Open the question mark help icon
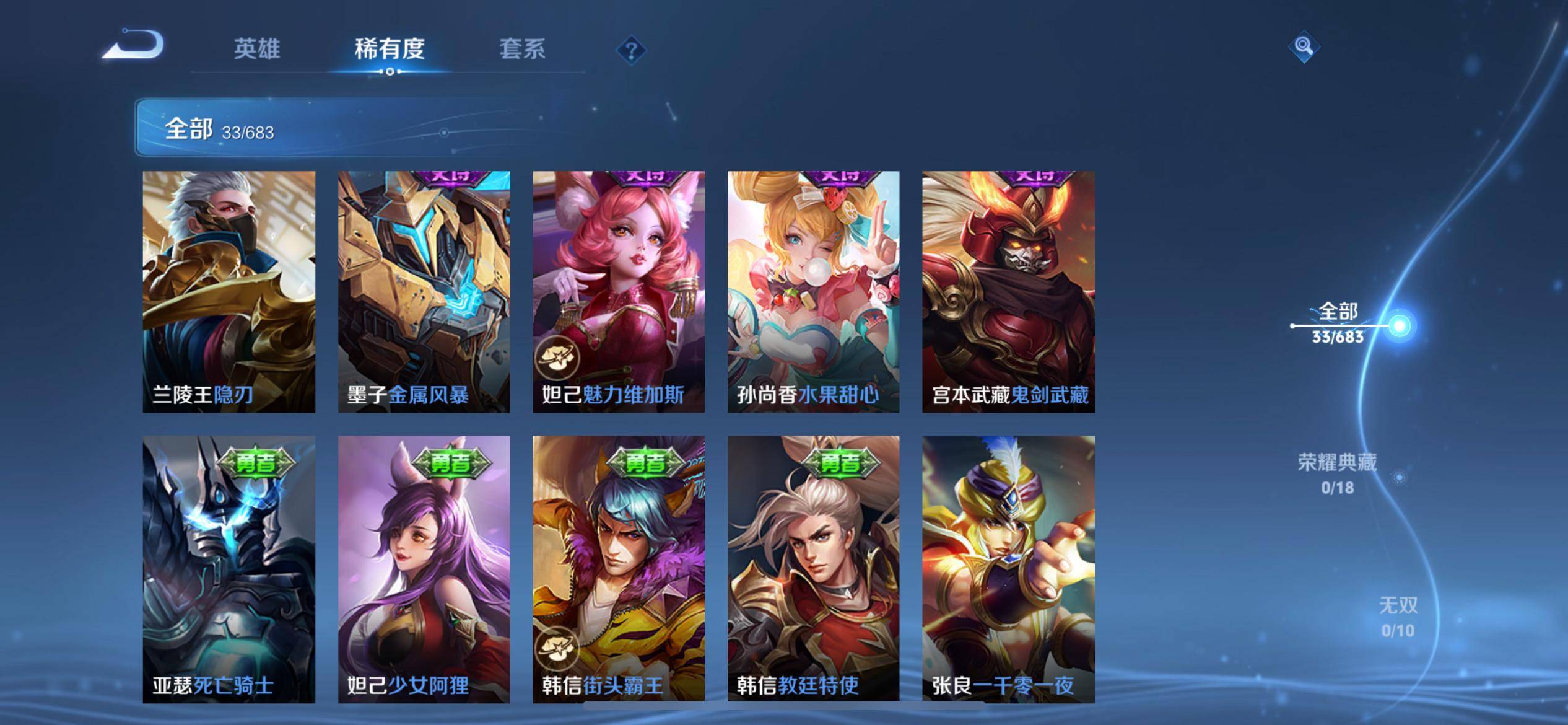1568x725 pixels. 631,50
